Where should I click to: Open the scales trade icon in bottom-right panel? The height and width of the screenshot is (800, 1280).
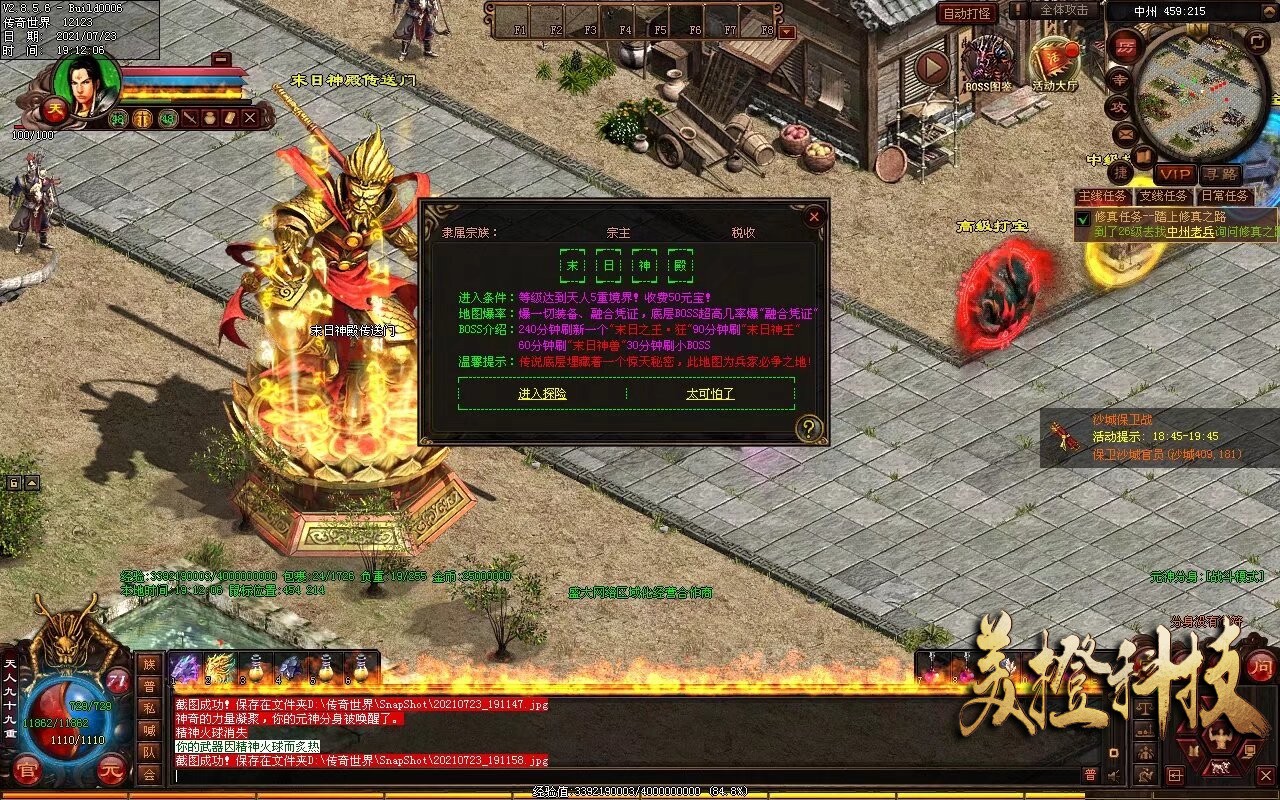point(1143,707)
